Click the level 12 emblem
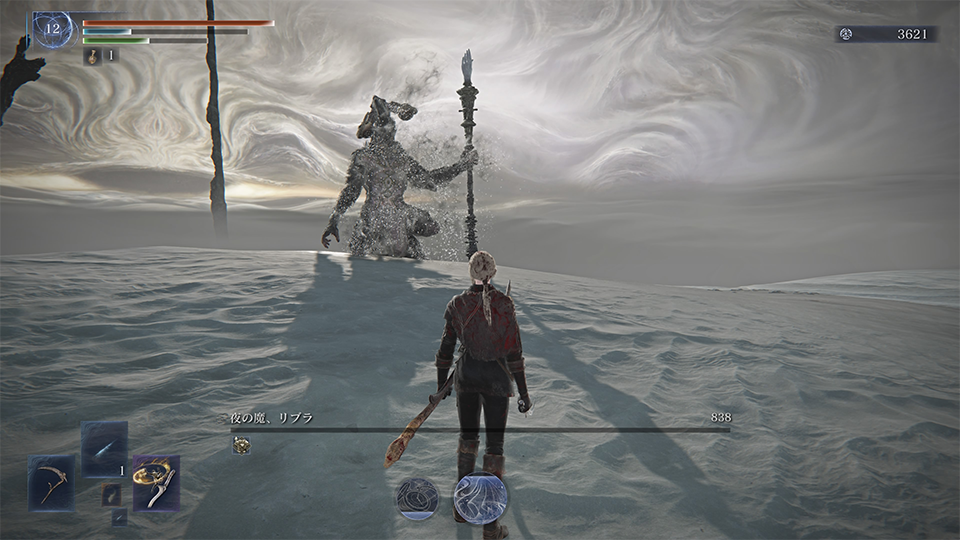This screenshot has width=960, height=540. 50,29
